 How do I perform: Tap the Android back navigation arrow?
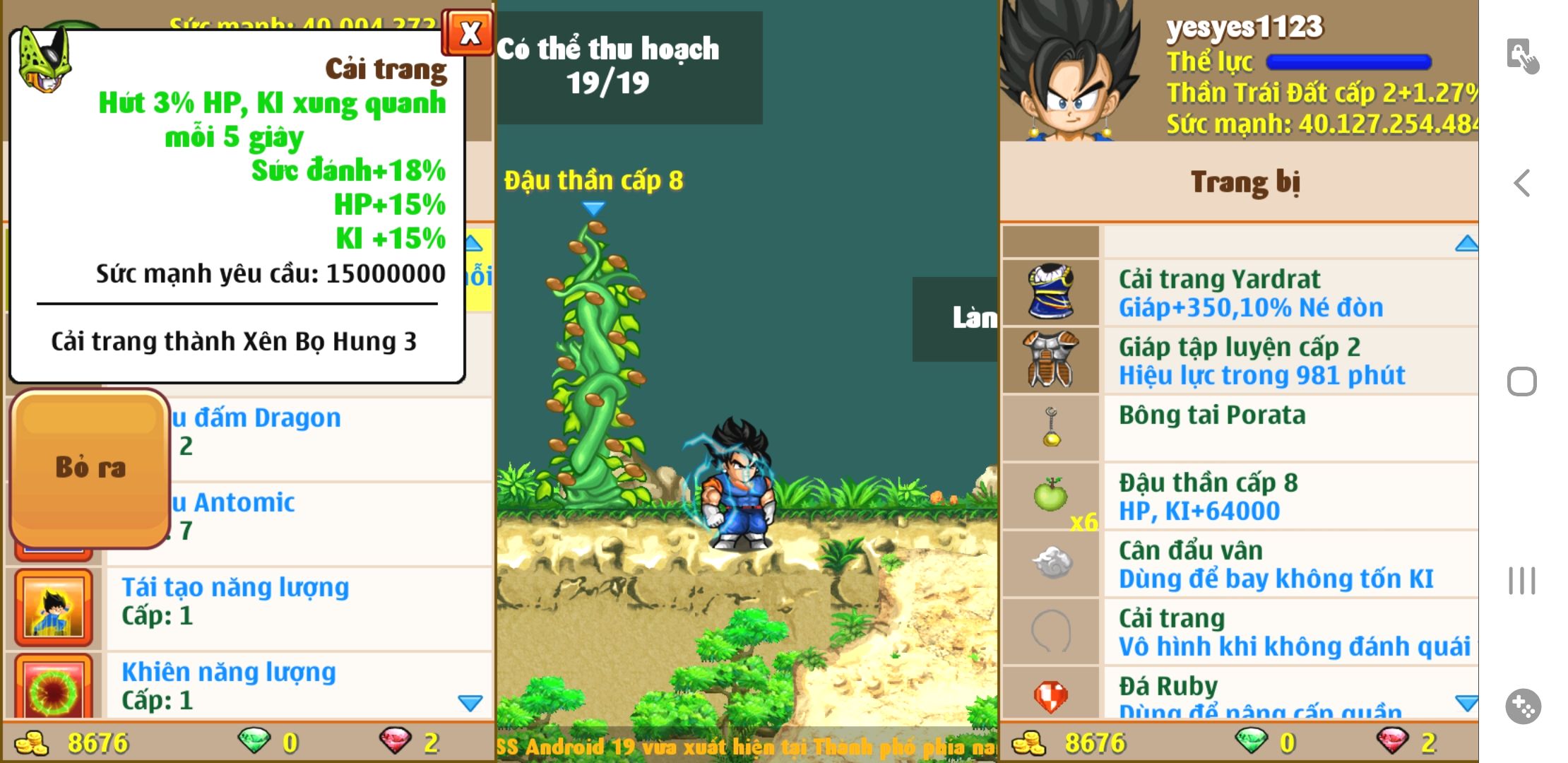(1522, 183)
